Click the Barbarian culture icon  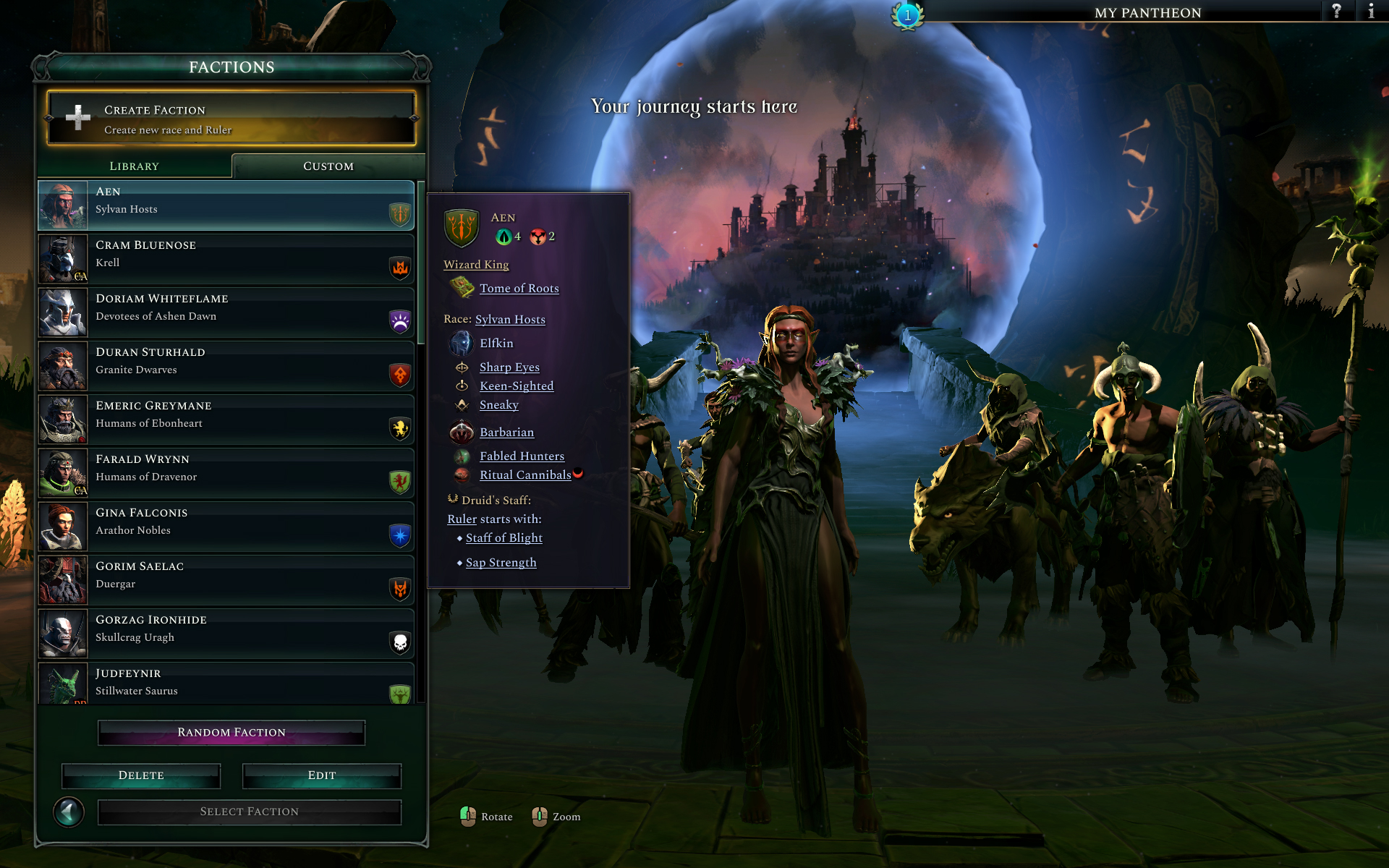462,432
